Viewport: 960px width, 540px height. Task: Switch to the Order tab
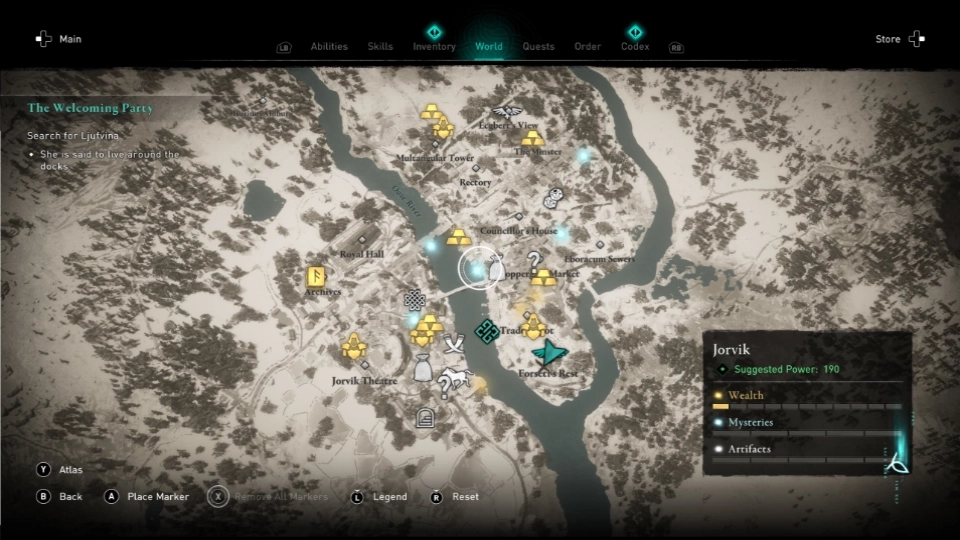click(588, 46)
